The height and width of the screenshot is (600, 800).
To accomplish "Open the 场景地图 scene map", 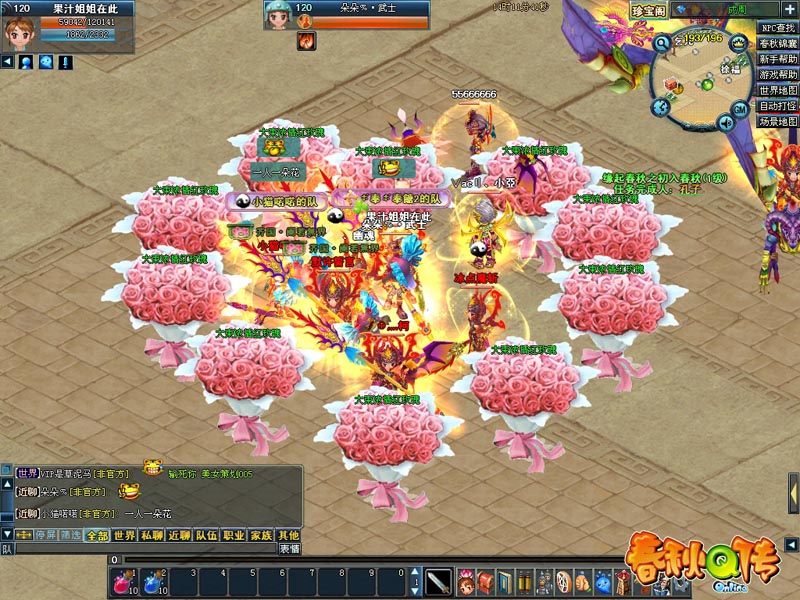I will pyautogui.click(x=778, y=121).
